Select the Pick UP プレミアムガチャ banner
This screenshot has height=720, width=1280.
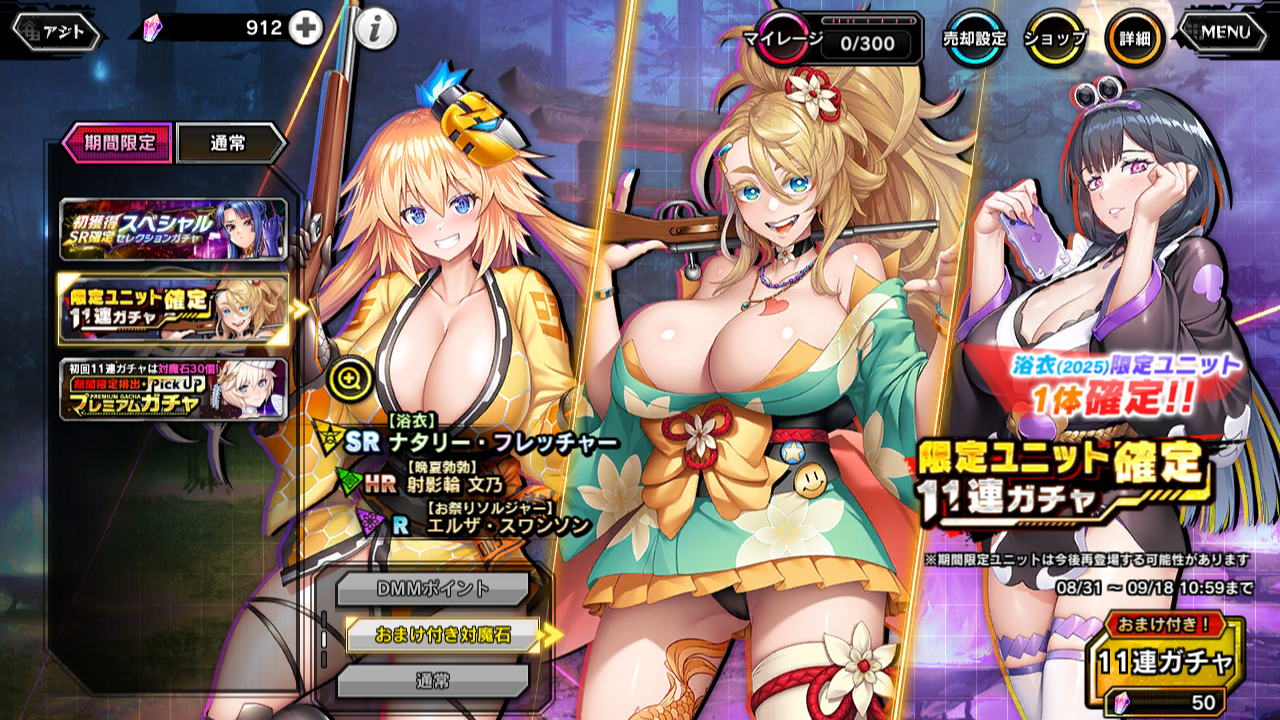click(173, 388)
